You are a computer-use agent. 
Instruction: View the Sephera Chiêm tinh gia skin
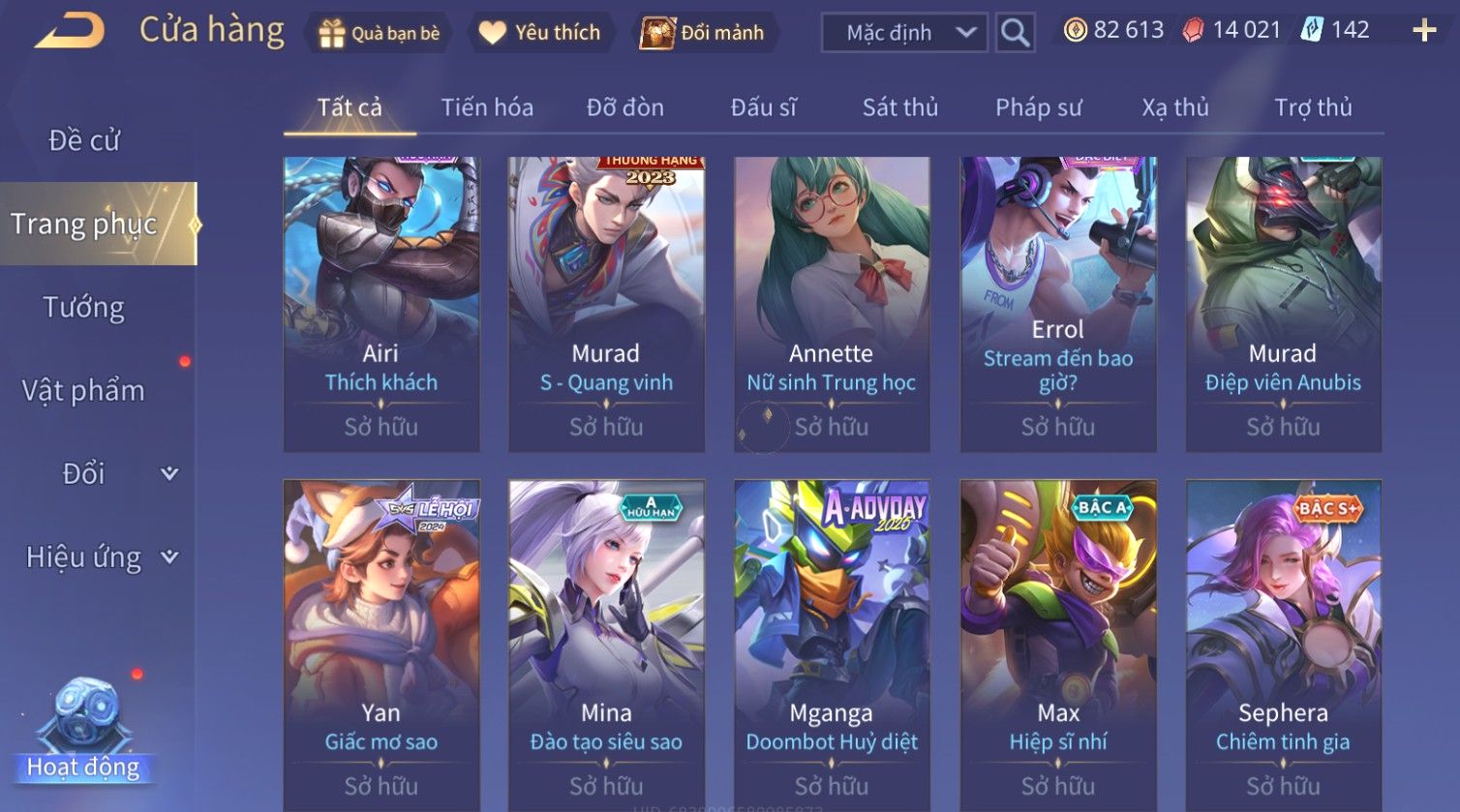[x=1283, y=639]
